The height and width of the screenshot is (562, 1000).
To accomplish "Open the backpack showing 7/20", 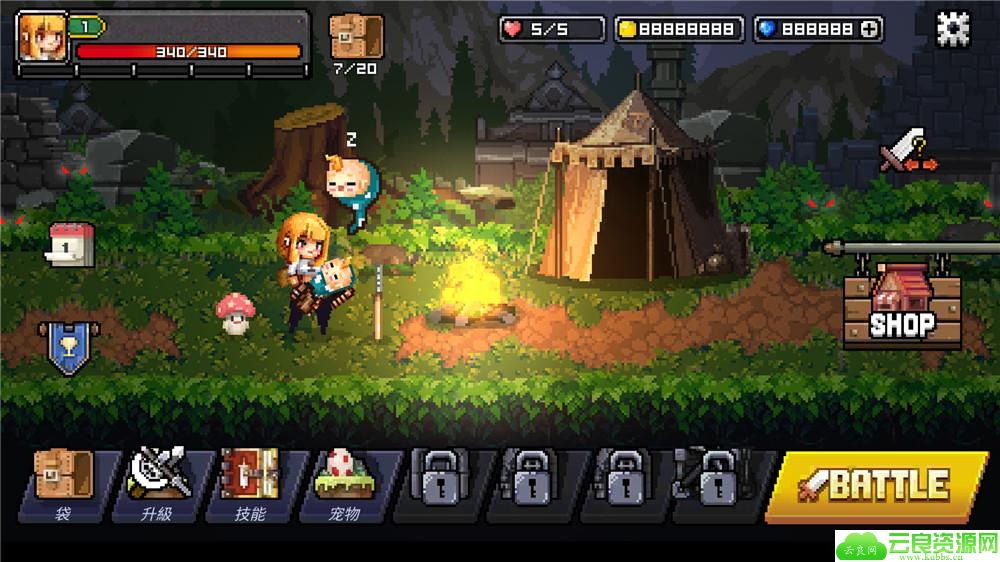I will (356, 38).
